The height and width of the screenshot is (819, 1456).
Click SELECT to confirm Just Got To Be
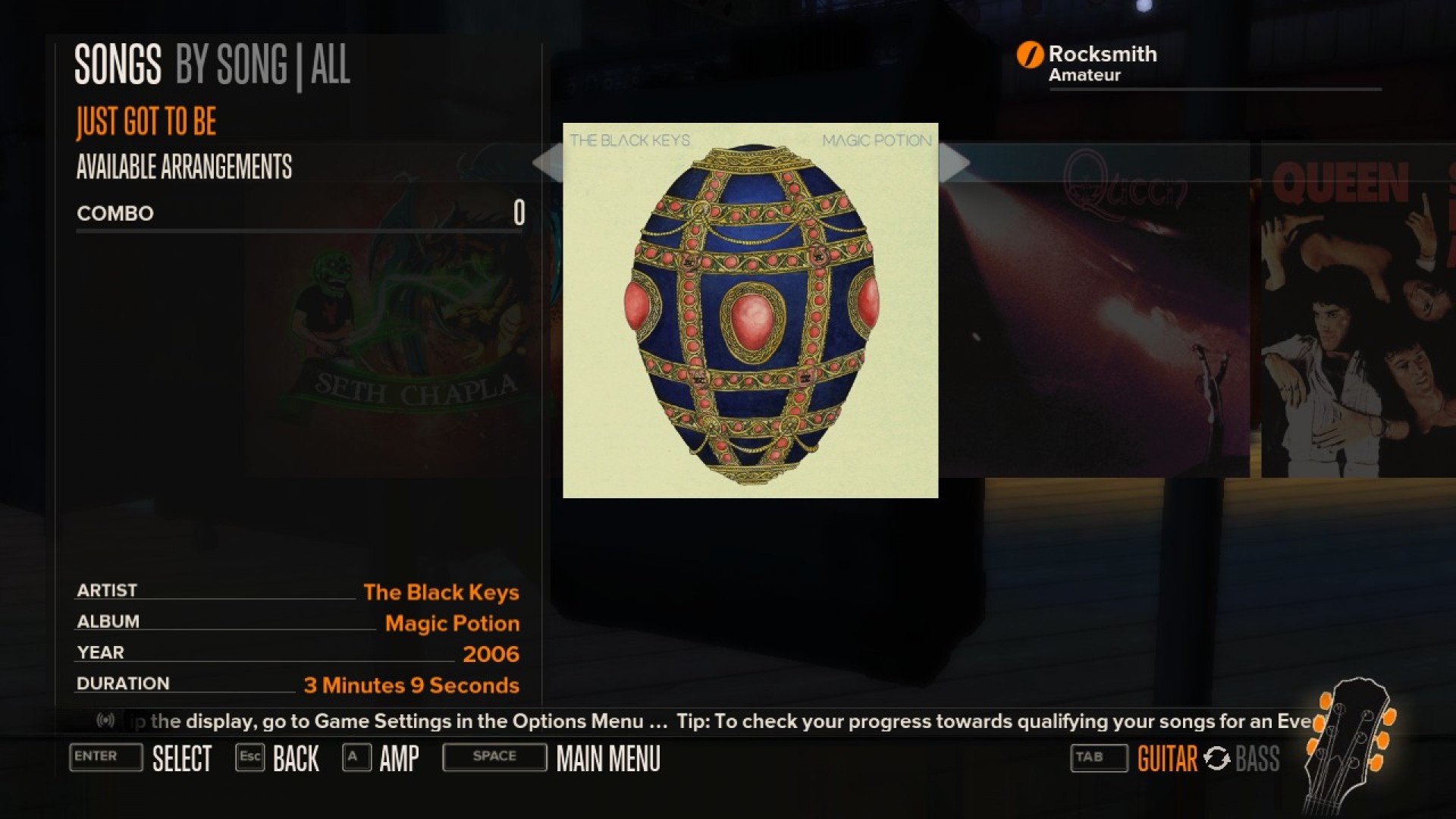coord(182,758)
